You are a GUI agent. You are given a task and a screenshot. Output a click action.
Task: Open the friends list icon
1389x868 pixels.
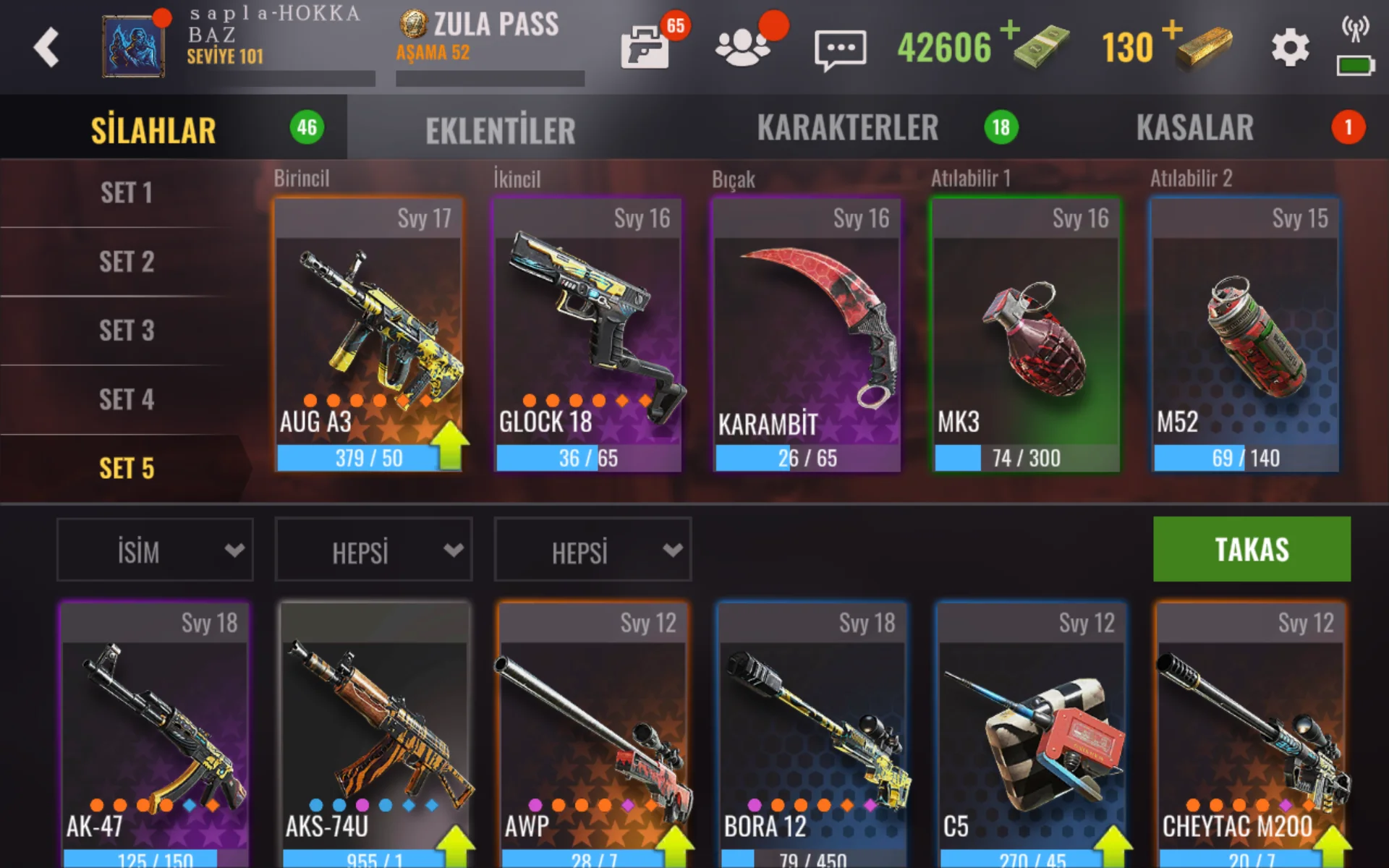(x=742, y=48)
